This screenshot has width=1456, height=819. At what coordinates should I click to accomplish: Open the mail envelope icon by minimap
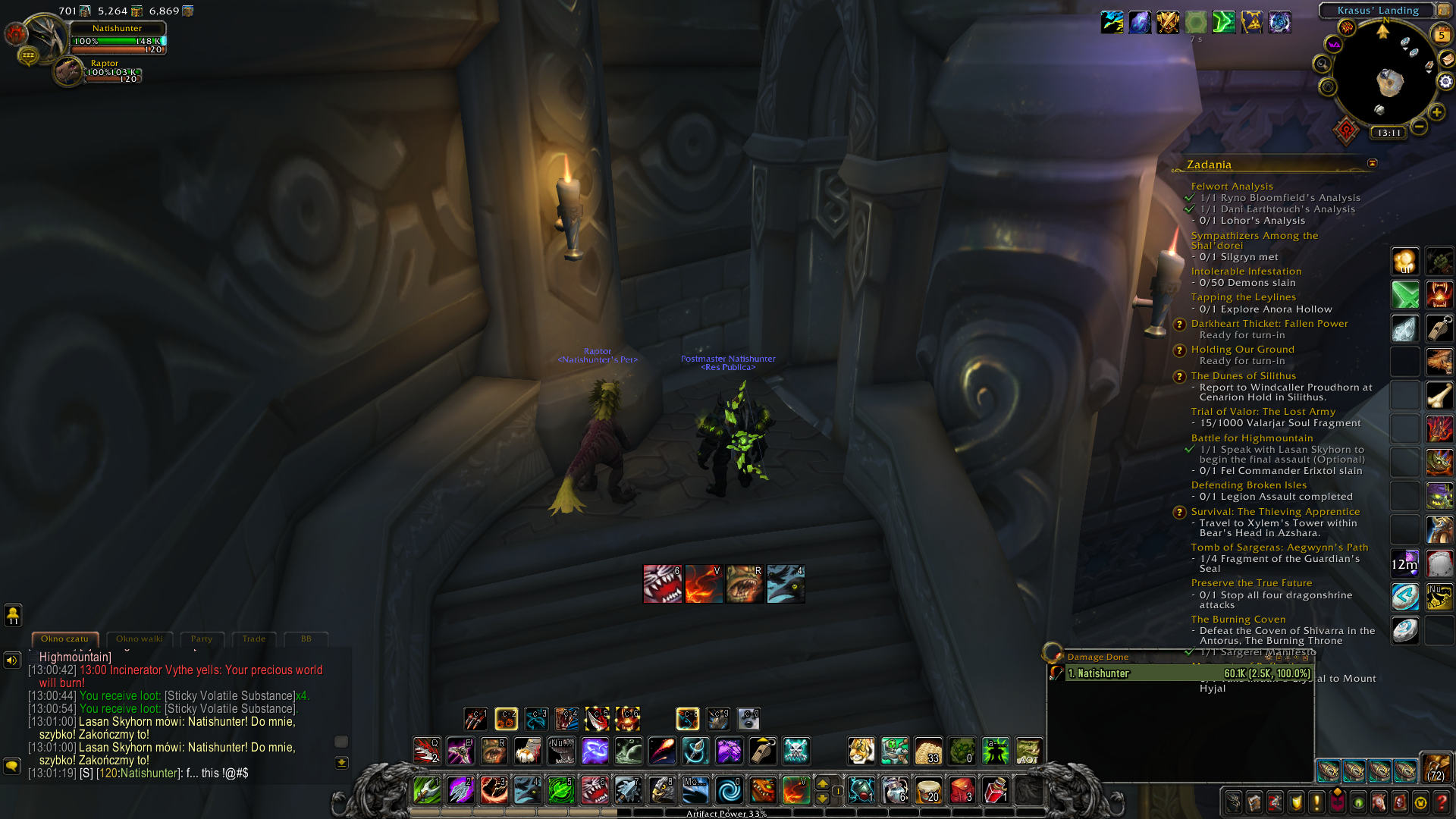(x=1446, y=59)
